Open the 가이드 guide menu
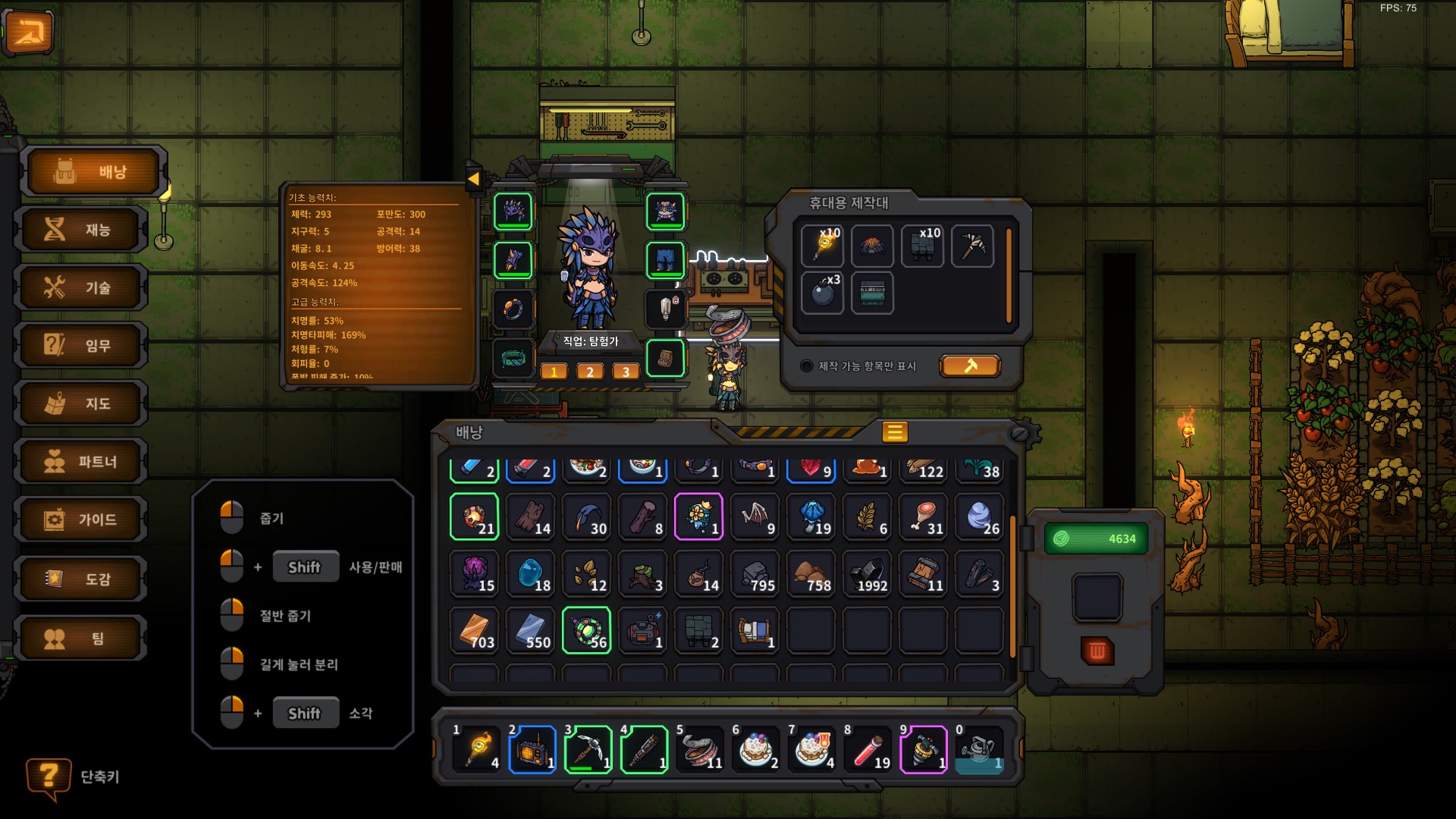The image size is (1456, 819). point(83,520)
